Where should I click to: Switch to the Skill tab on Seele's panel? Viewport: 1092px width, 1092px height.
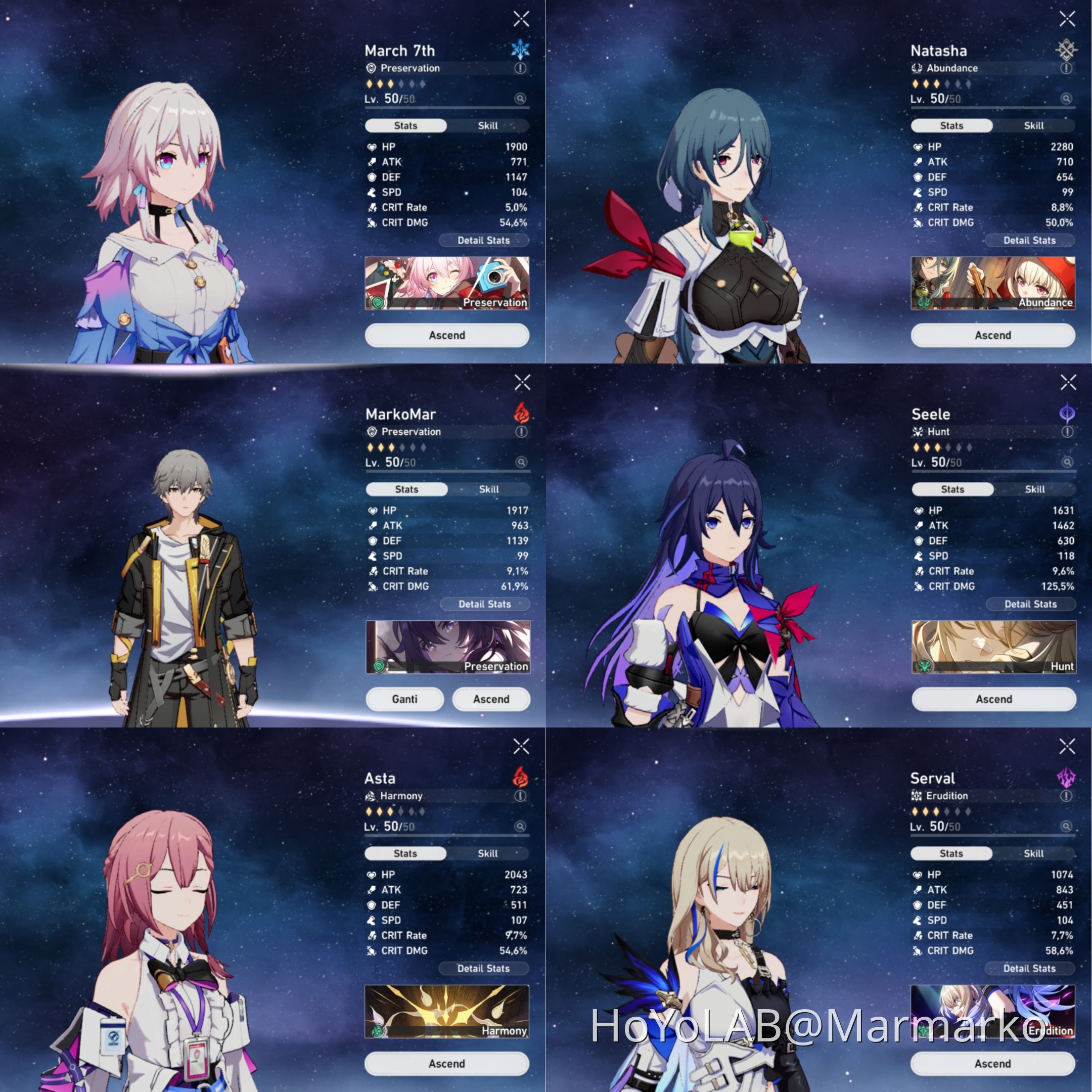tap(1035, 489)
